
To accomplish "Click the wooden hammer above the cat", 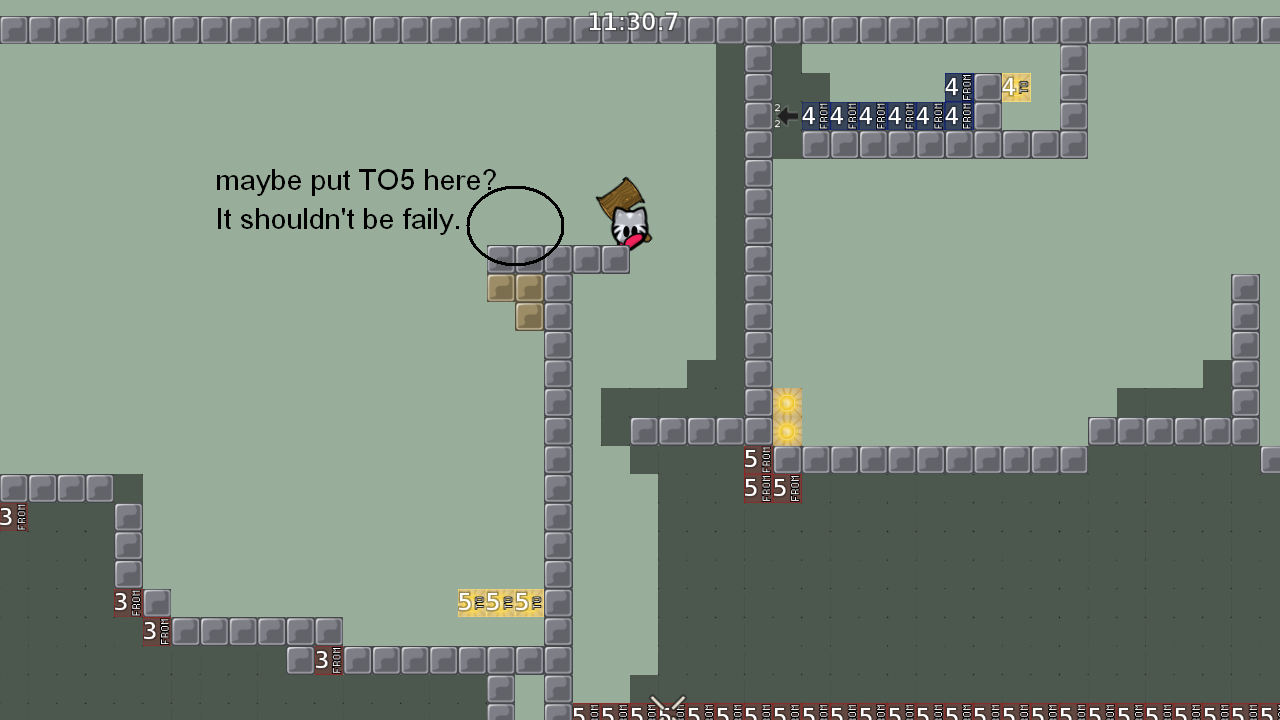I will [618, 197].
